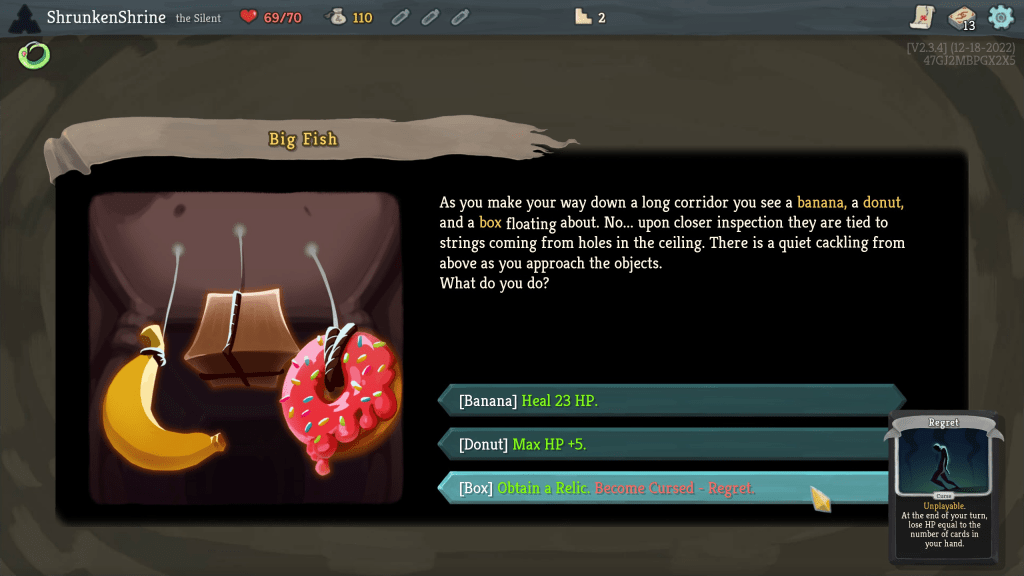Viewport: 1024px width, 576px height.
Task: Open the map scroll icon
Action: click(x=923, y=17)
